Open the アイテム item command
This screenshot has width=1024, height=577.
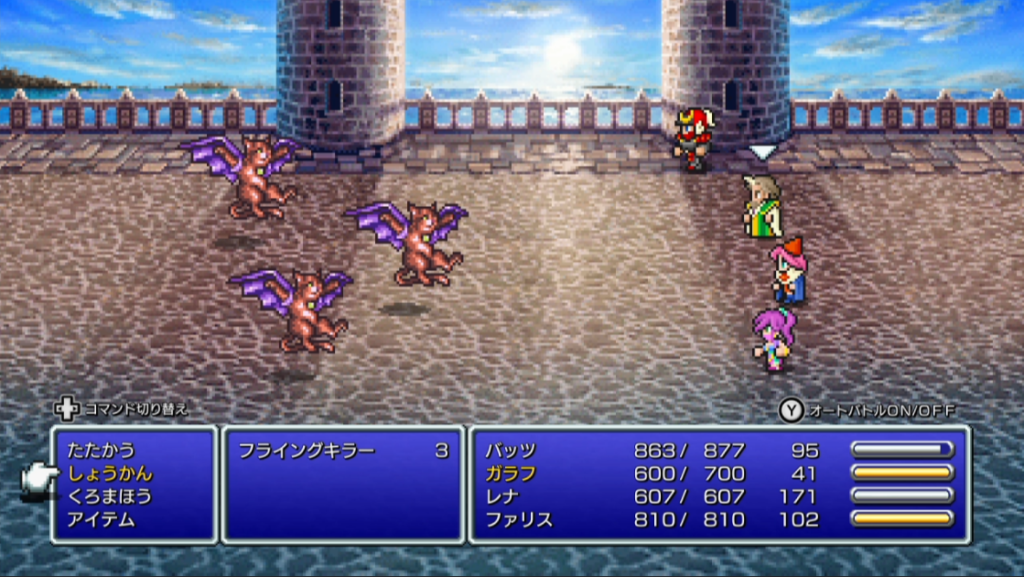pos(101,520)
